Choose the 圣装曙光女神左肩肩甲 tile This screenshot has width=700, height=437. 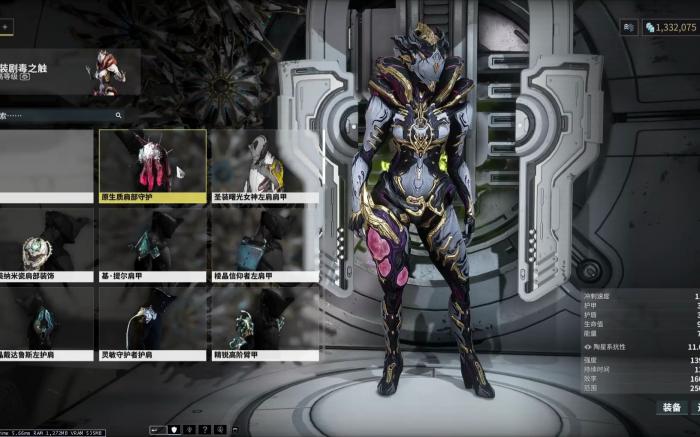pos(264,165)
